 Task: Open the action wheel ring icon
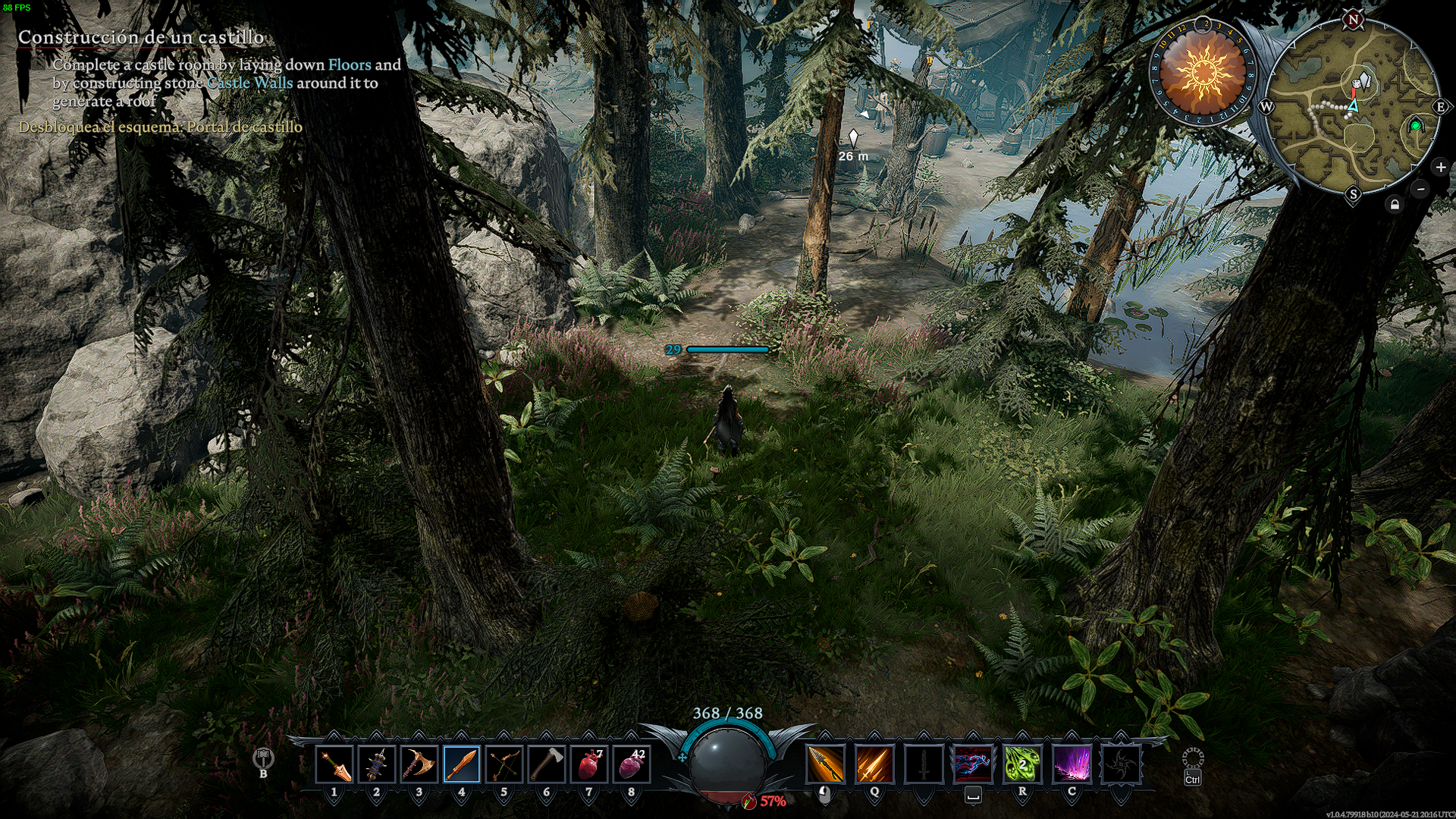1192,758
